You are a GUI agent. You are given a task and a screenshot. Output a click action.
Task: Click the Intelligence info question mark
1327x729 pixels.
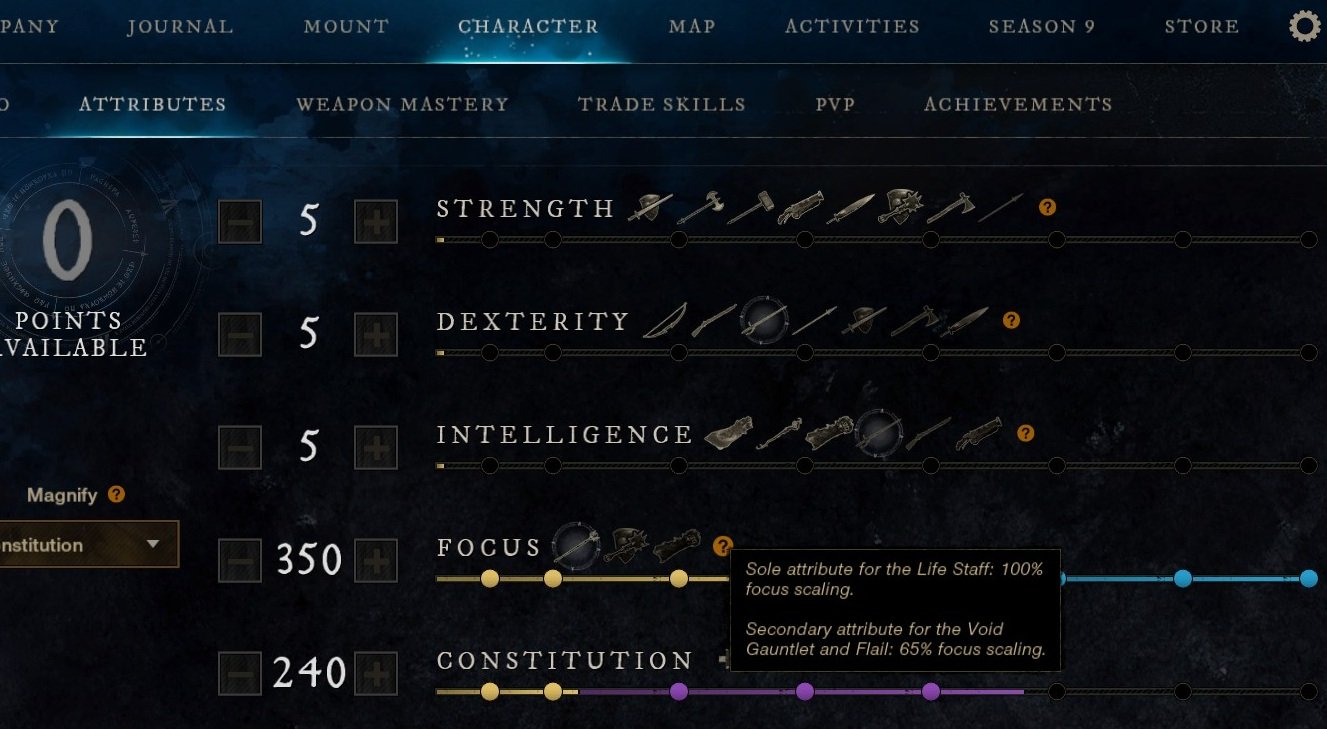pos(1025,434)
